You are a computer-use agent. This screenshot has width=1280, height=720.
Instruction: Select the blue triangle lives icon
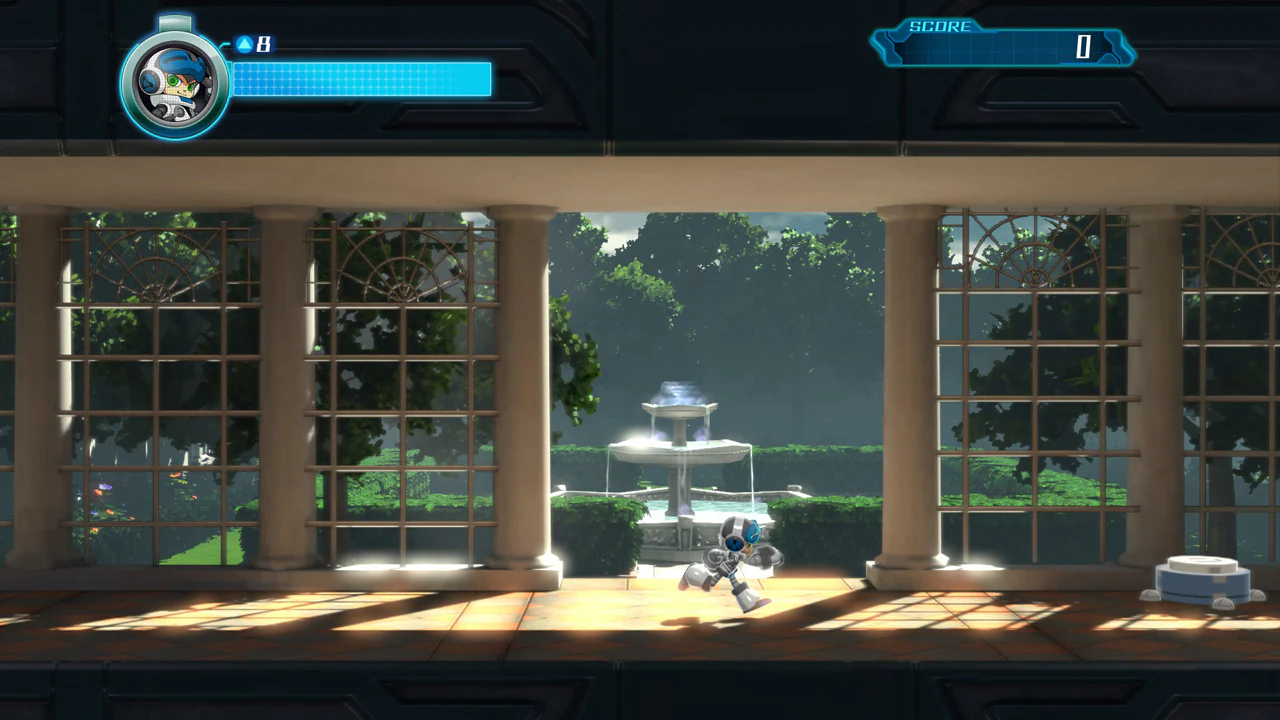click(243, 44)
